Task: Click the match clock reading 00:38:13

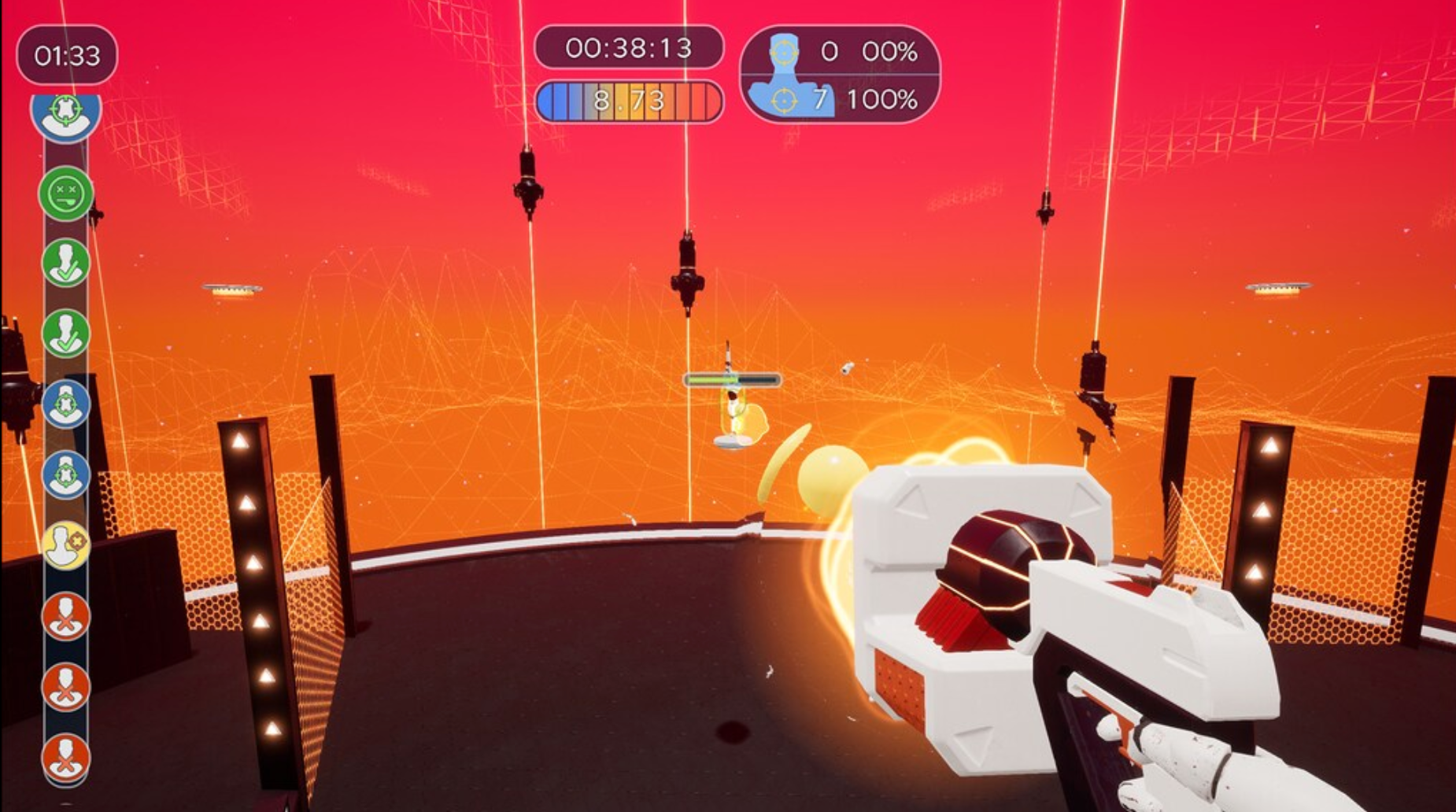Action: [x=630, y=48]
